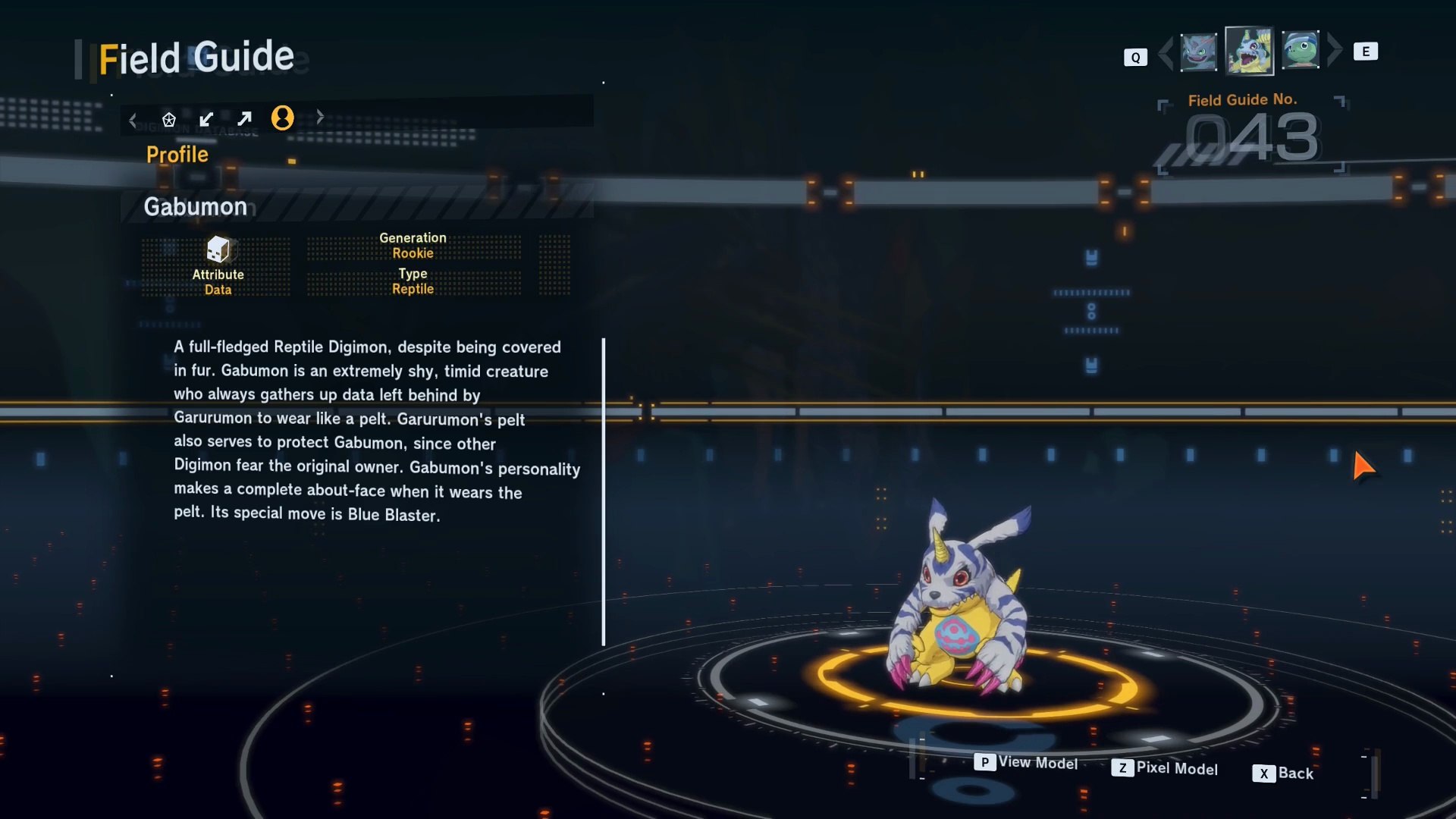Choose the View Model option
The width and height of the screenshot is (1456, 819).
coord(1026,762)
